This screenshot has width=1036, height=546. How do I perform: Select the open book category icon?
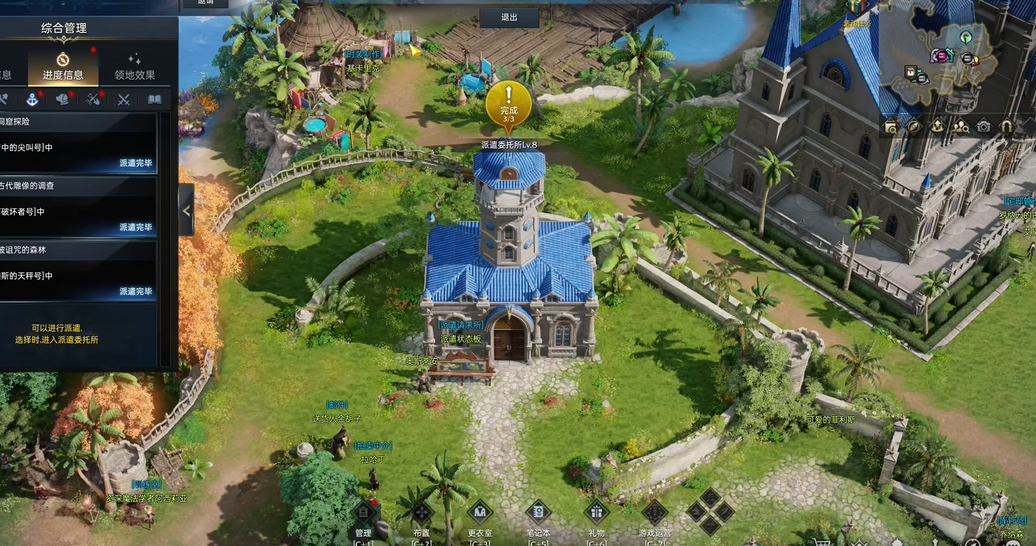coord(154,99)
